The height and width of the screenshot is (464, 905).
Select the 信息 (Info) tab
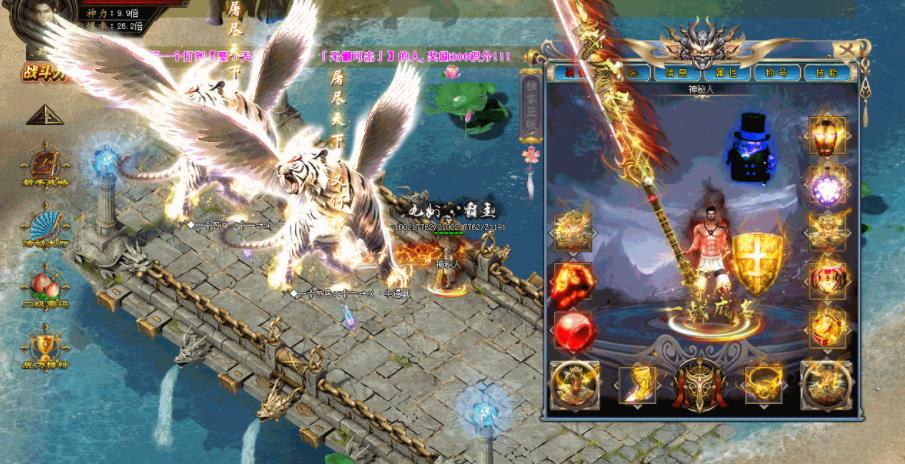pyautogui.click(x=671, y=73)
